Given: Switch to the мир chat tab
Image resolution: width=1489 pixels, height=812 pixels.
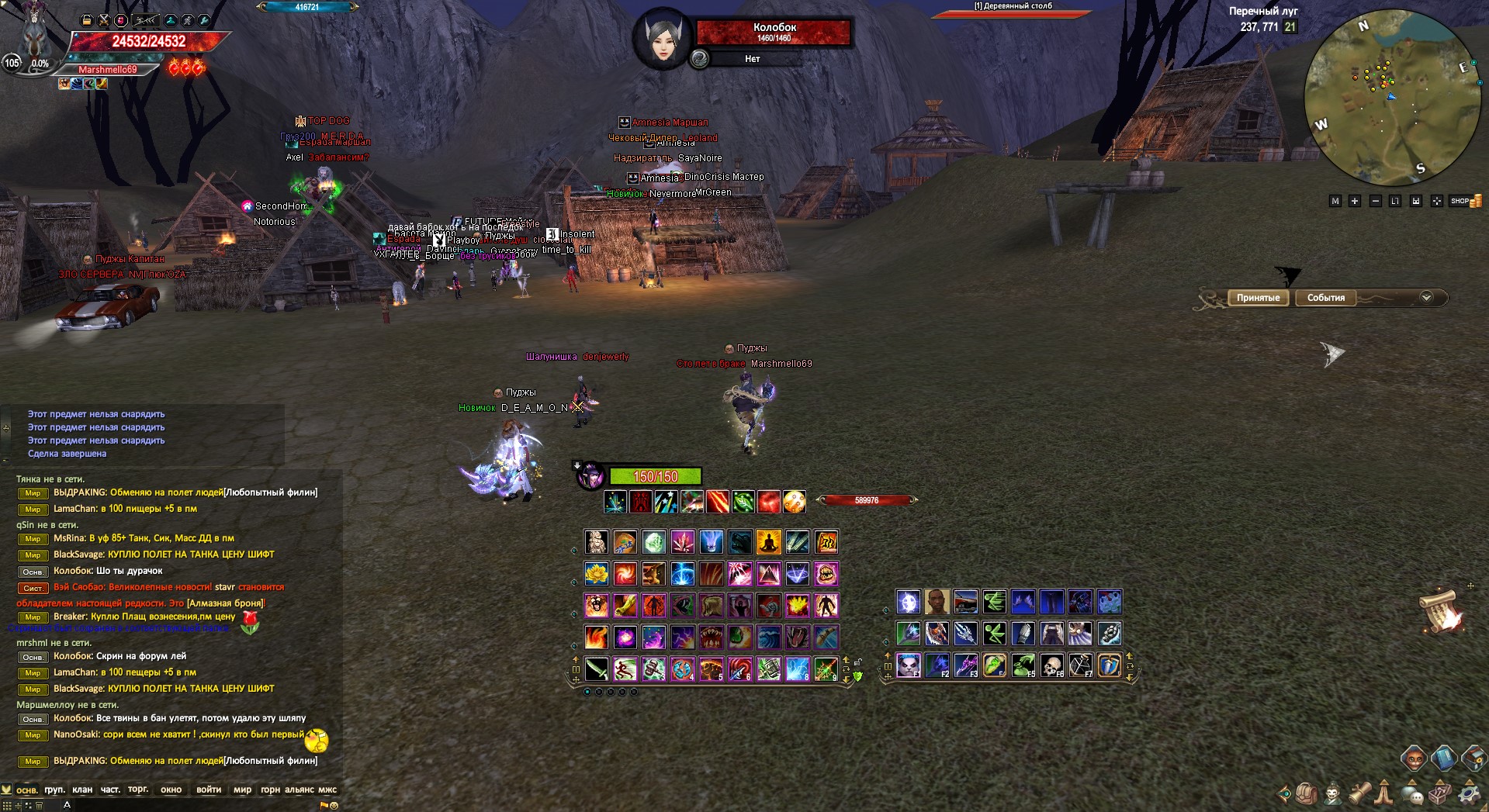Looking at the screenshot, I should [x=243, y=790].
